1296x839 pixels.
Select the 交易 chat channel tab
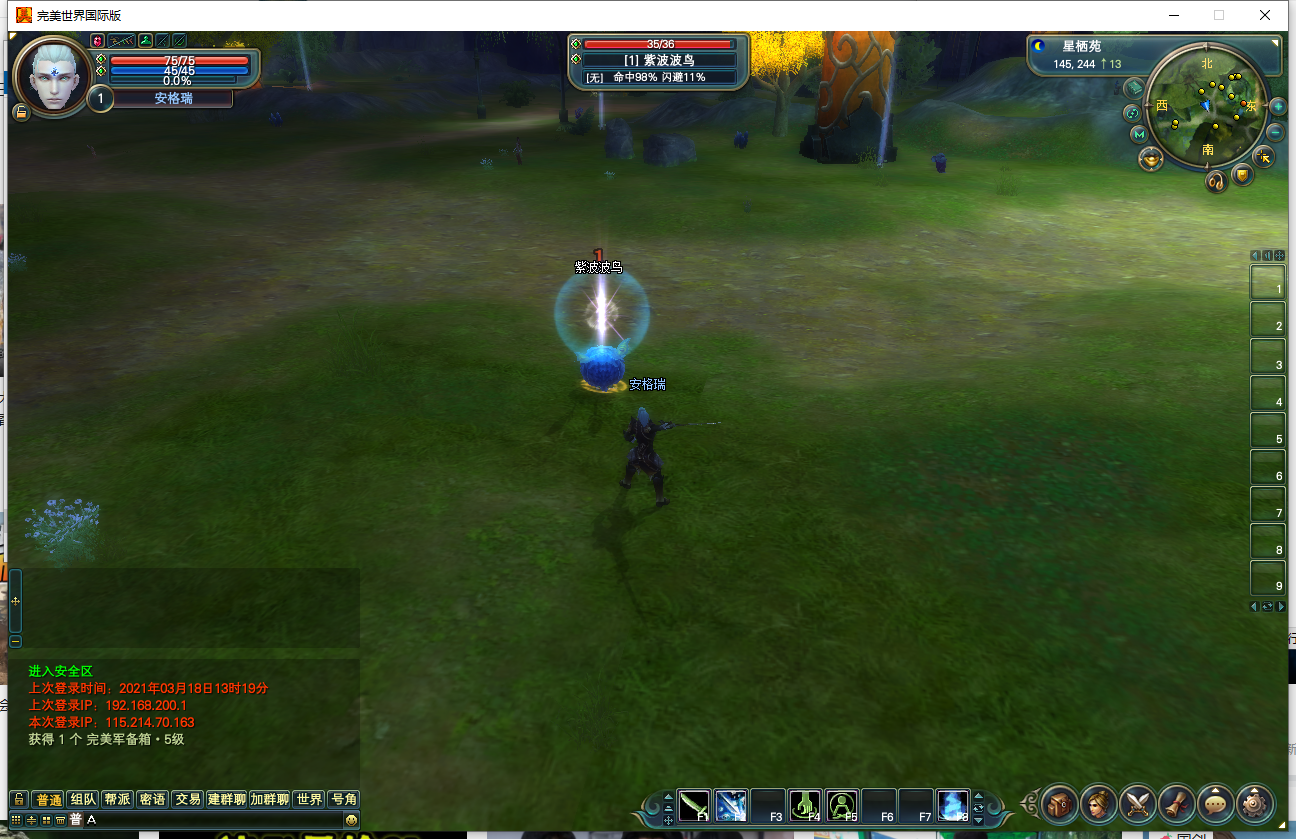coord(187,799)
